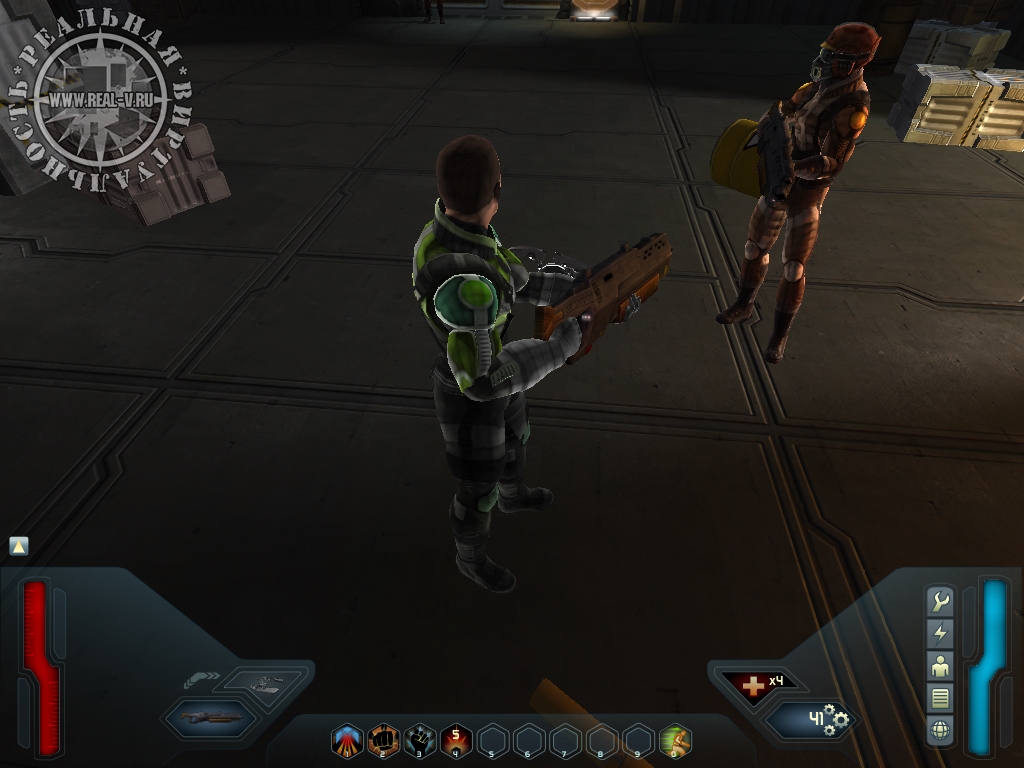
Task: Activate the blue chevron ability in slot 1
Action: (x=347, y=740)
